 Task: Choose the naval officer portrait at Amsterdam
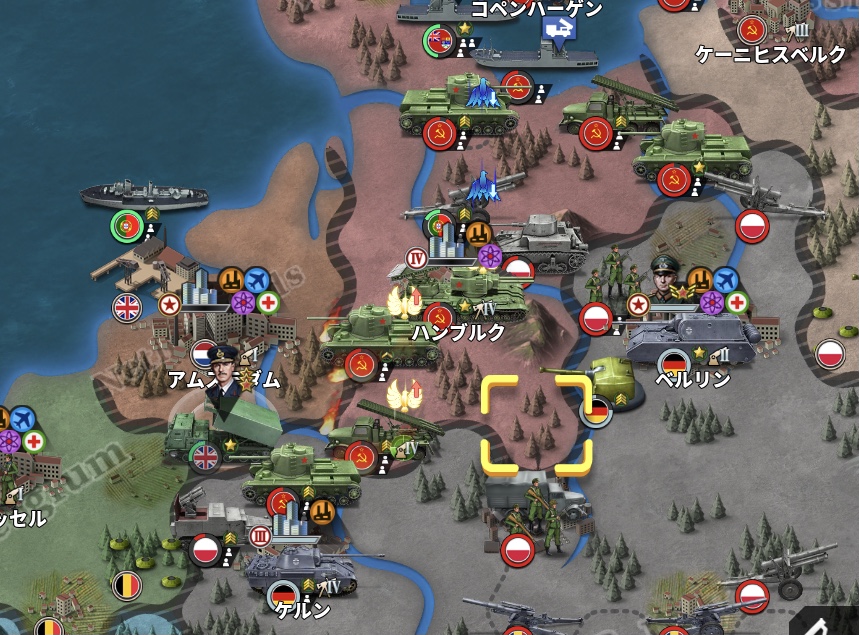[223, 368]
